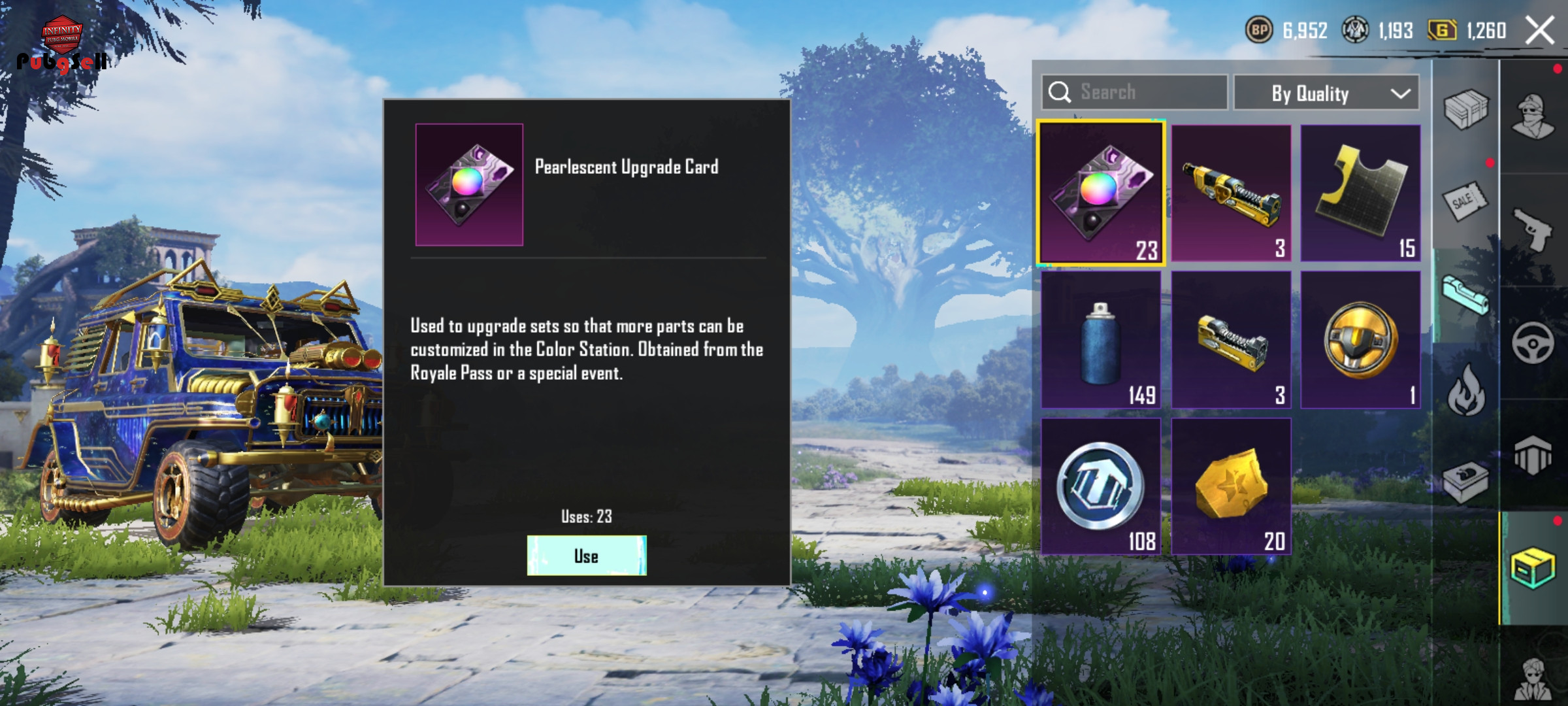Open the parachute-style striped icon tab

(1533, 455)
